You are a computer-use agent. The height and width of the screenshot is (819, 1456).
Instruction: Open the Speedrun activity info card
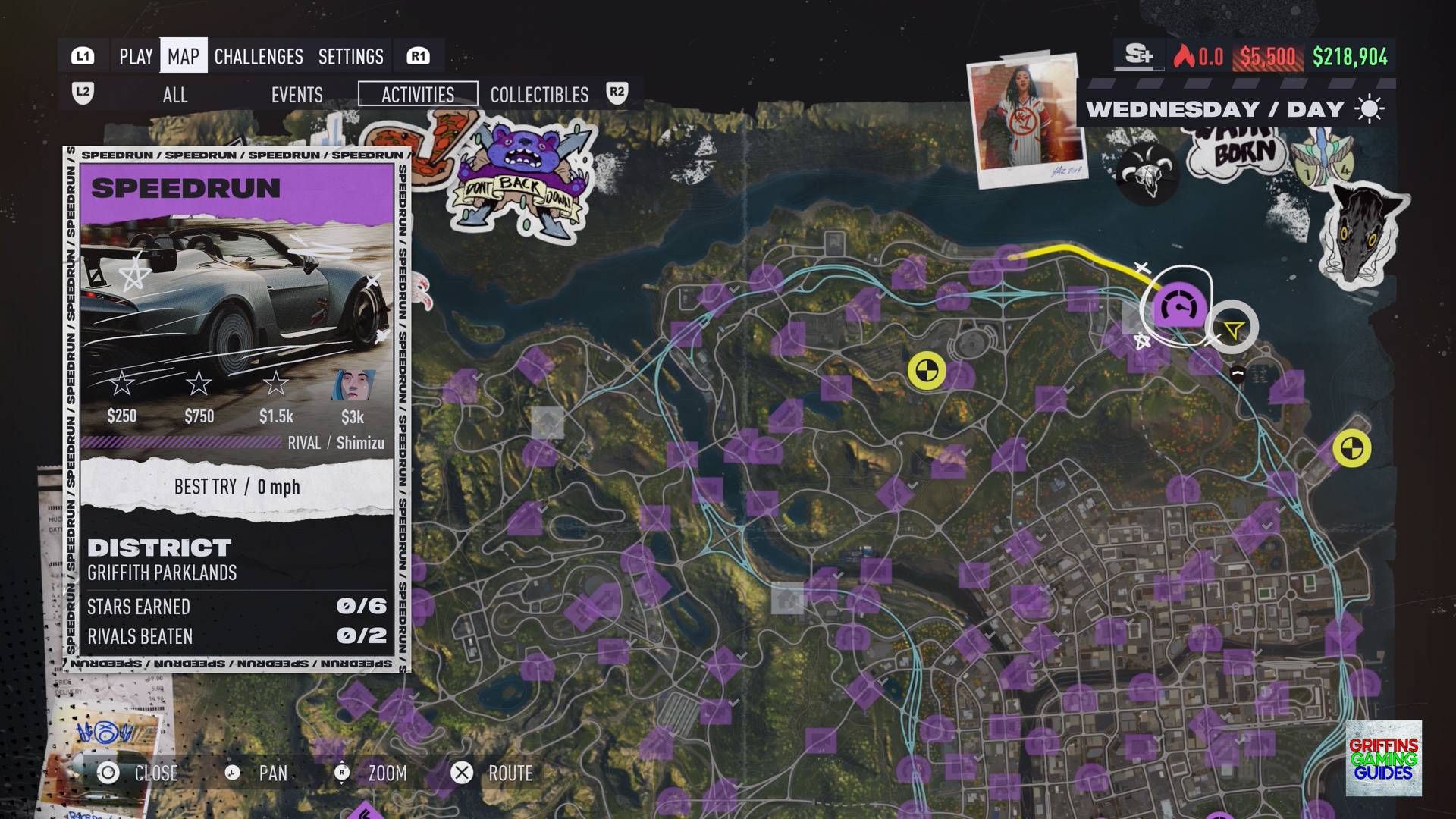tap(237, 409)
